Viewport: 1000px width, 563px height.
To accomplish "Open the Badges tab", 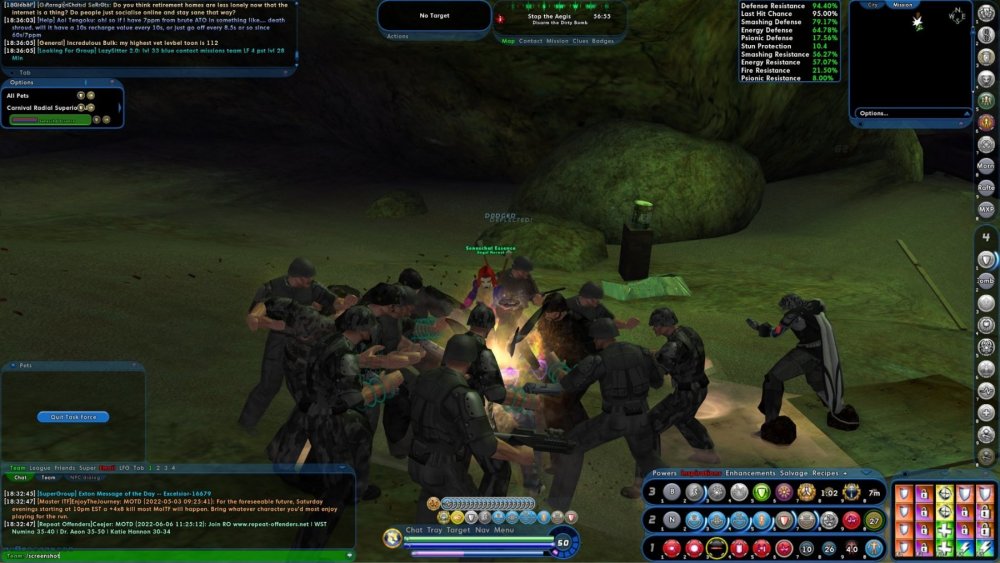I will (603, 41).
